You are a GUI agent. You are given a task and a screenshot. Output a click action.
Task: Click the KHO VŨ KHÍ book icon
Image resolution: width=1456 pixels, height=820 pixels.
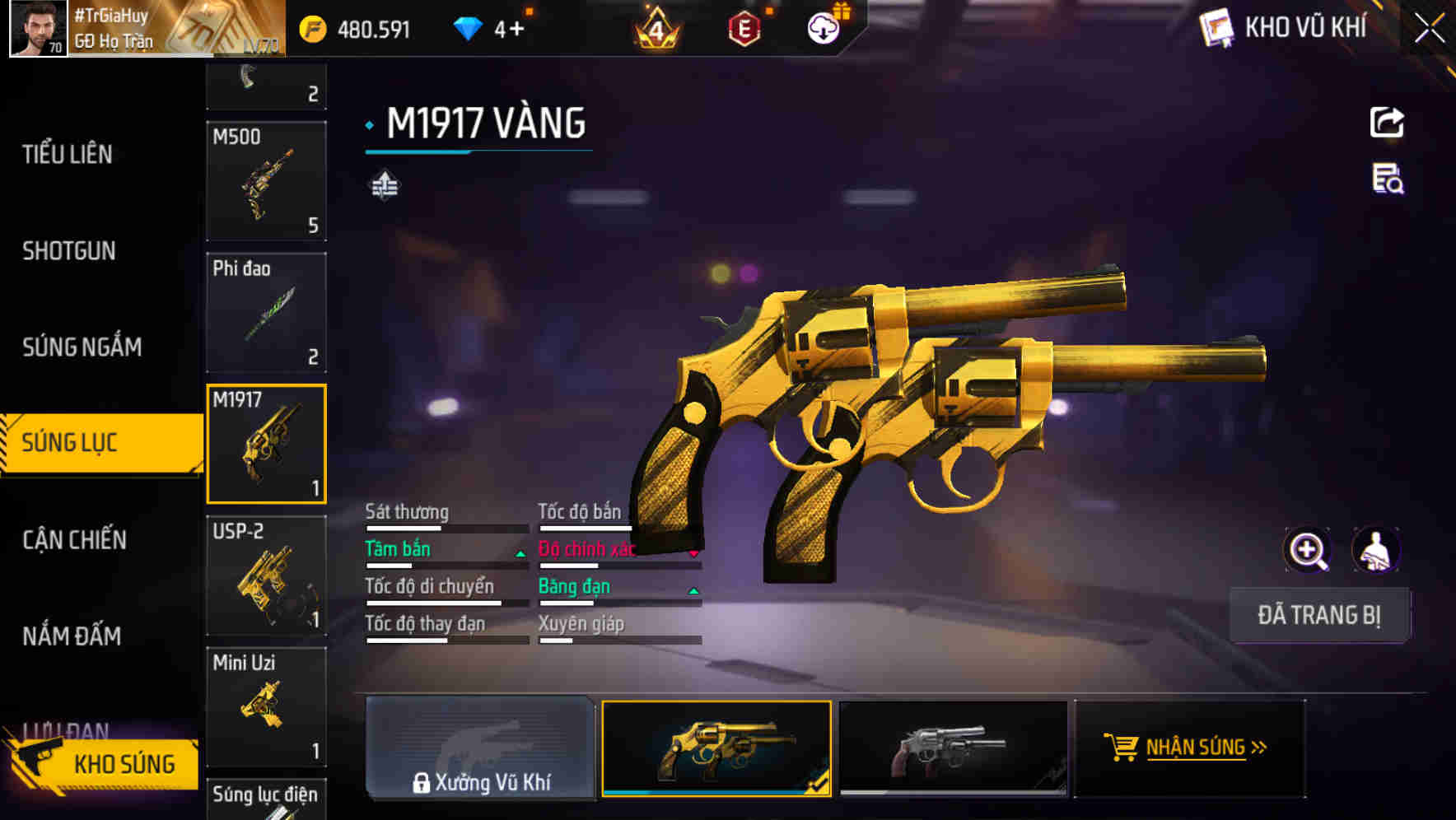[x=1214, y=27]
